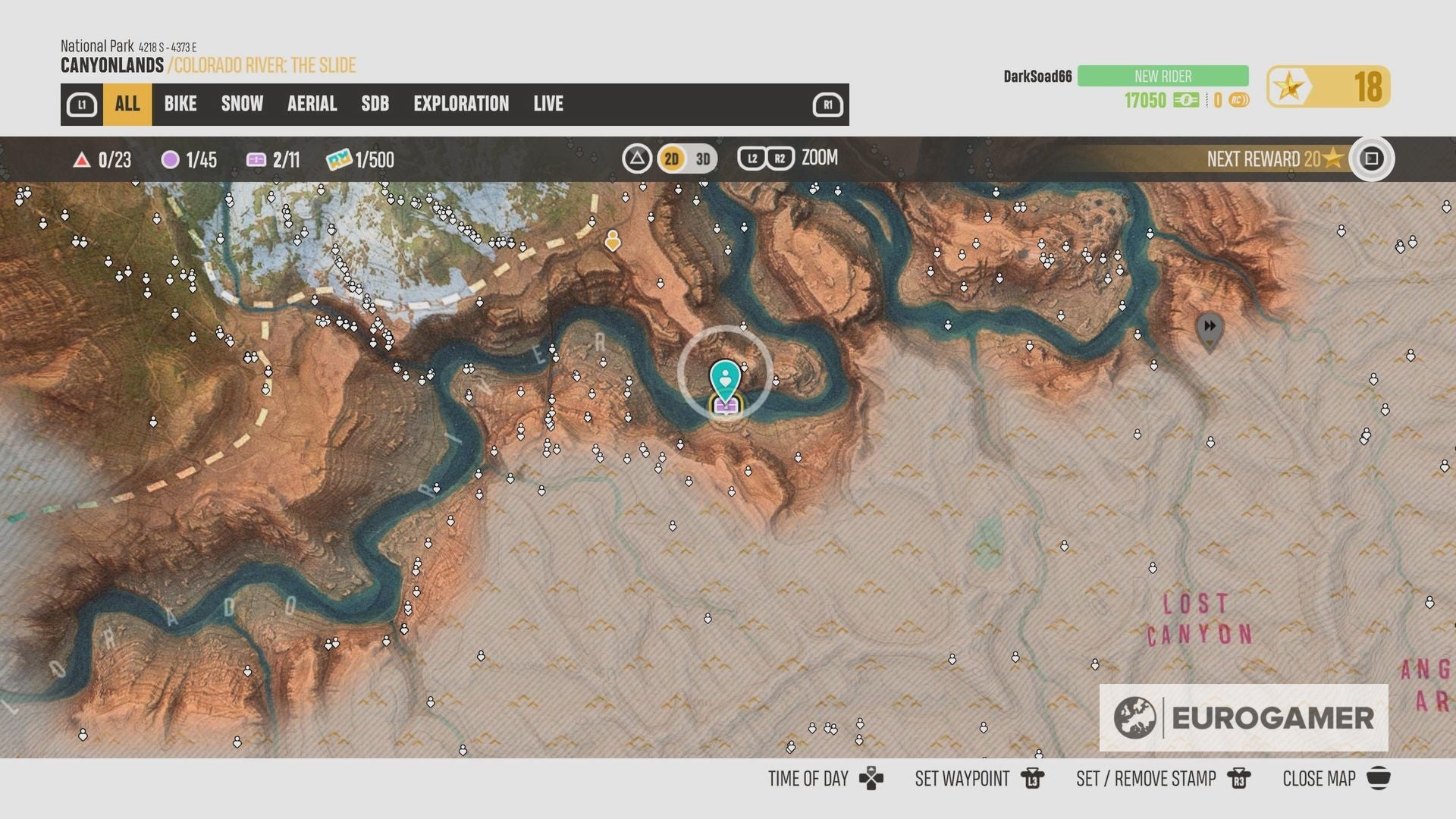
Task: Cycle filters right with the R1 control
Action: coord(829,104)
